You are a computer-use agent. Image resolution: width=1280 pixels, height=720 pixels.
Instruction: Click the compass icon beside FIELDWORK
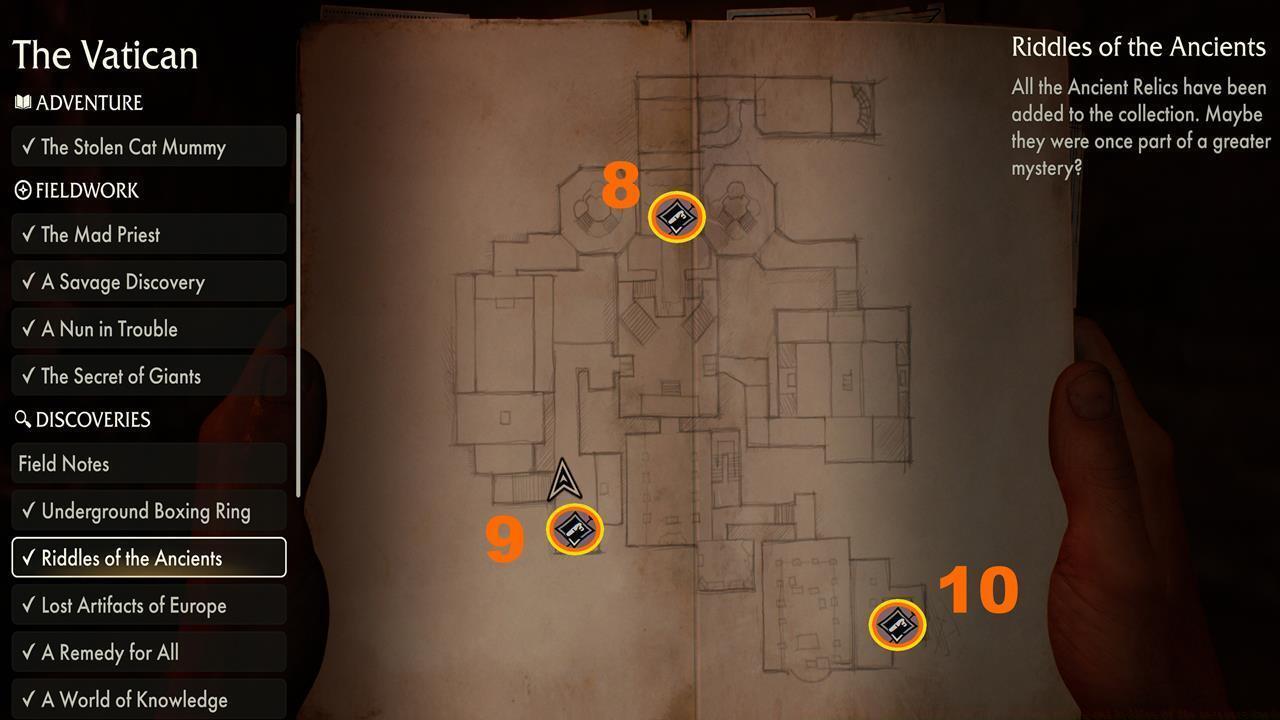[x=23, y=191]
